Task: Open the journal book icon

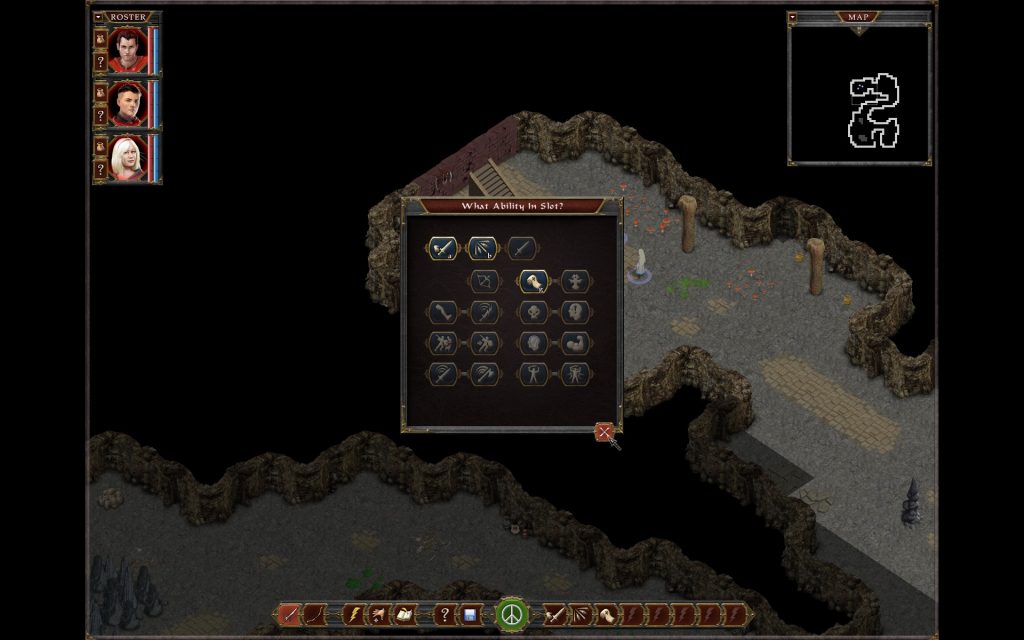Action: click(x=406, y=614)
